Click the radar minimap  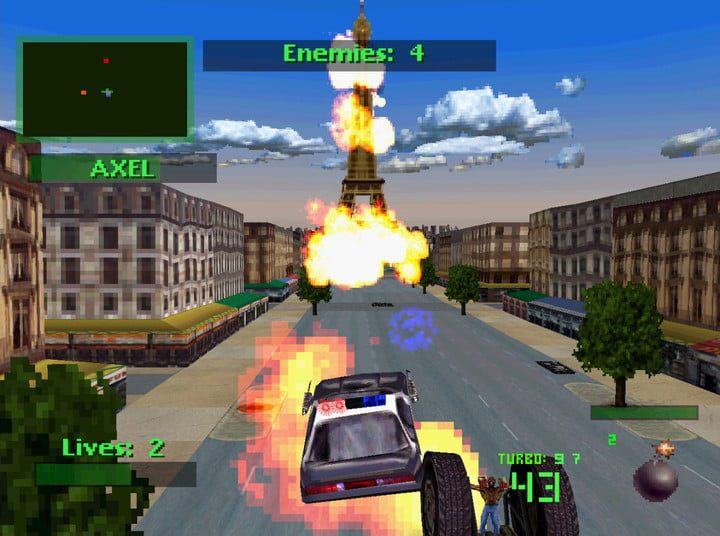[105, 89]
